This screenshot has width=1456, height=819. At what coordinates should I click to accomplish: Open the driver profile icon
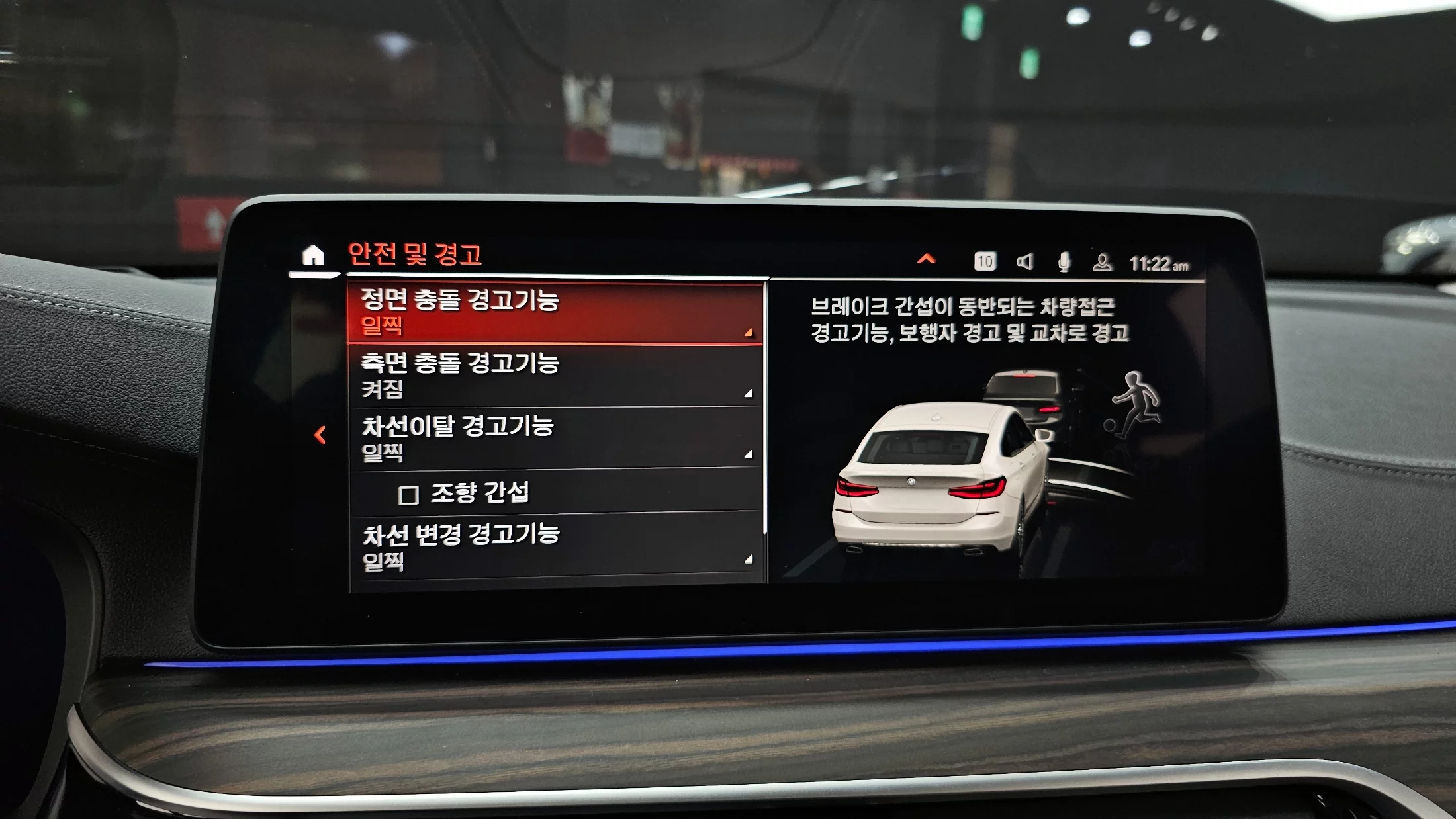pos(1102,263)
